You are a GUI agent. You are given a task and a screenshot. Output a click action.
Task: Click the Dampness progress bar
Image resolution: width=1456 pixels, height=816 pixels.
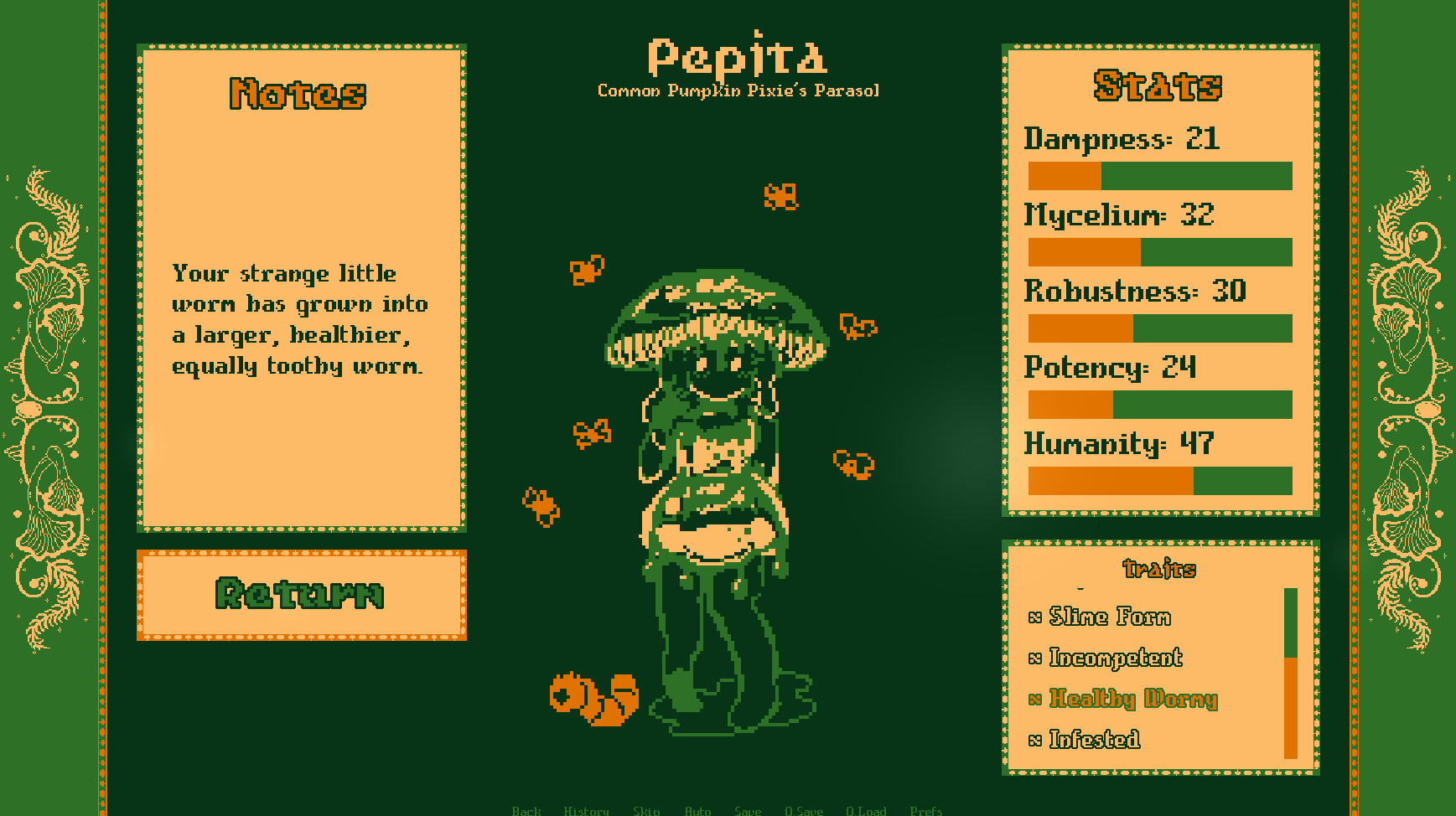(x=1160, y=176)
